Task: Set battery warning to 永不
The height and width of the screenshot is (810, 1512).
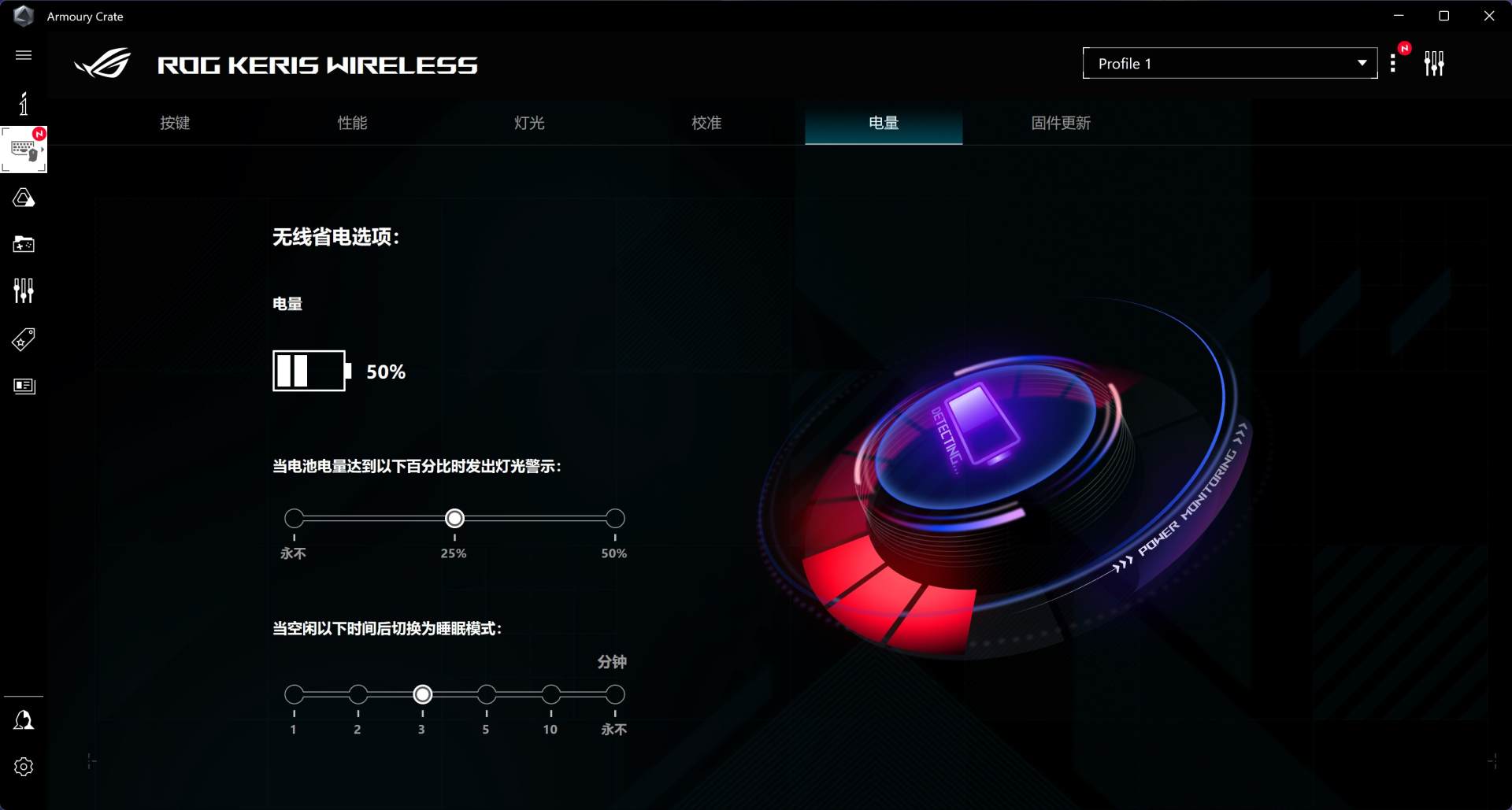Action: click(294, 519)
